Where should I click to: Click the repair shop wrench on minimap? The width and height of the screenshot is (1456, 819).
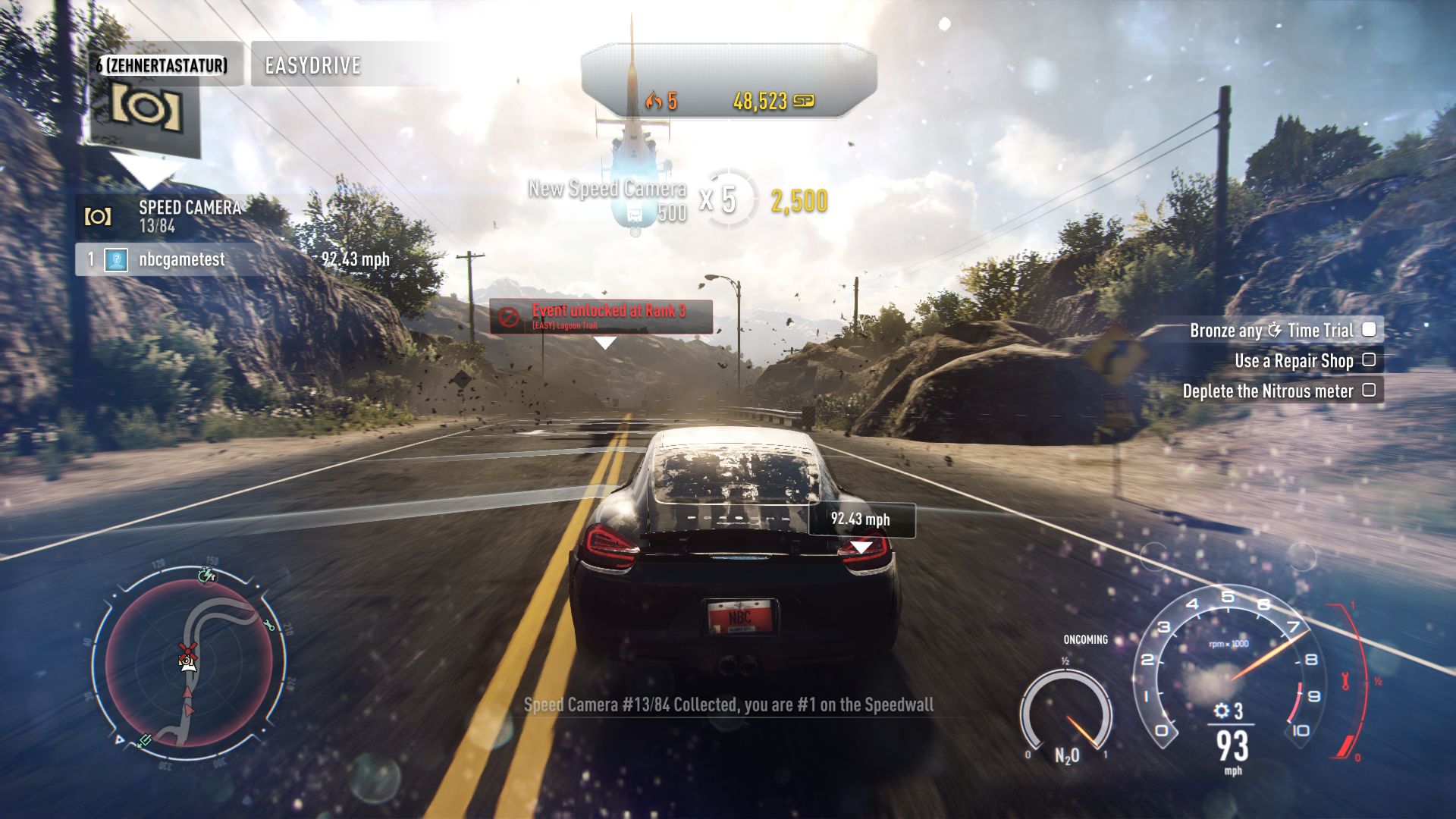(268, 624)
